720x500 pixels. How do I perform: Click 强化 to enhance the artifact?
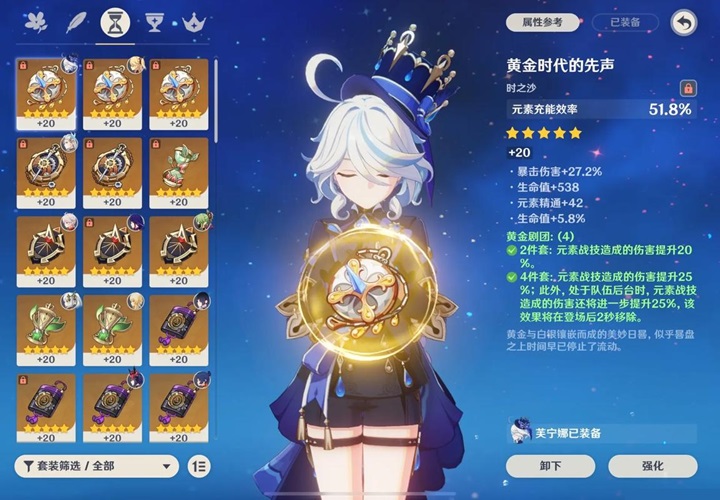tap(651, 465)
